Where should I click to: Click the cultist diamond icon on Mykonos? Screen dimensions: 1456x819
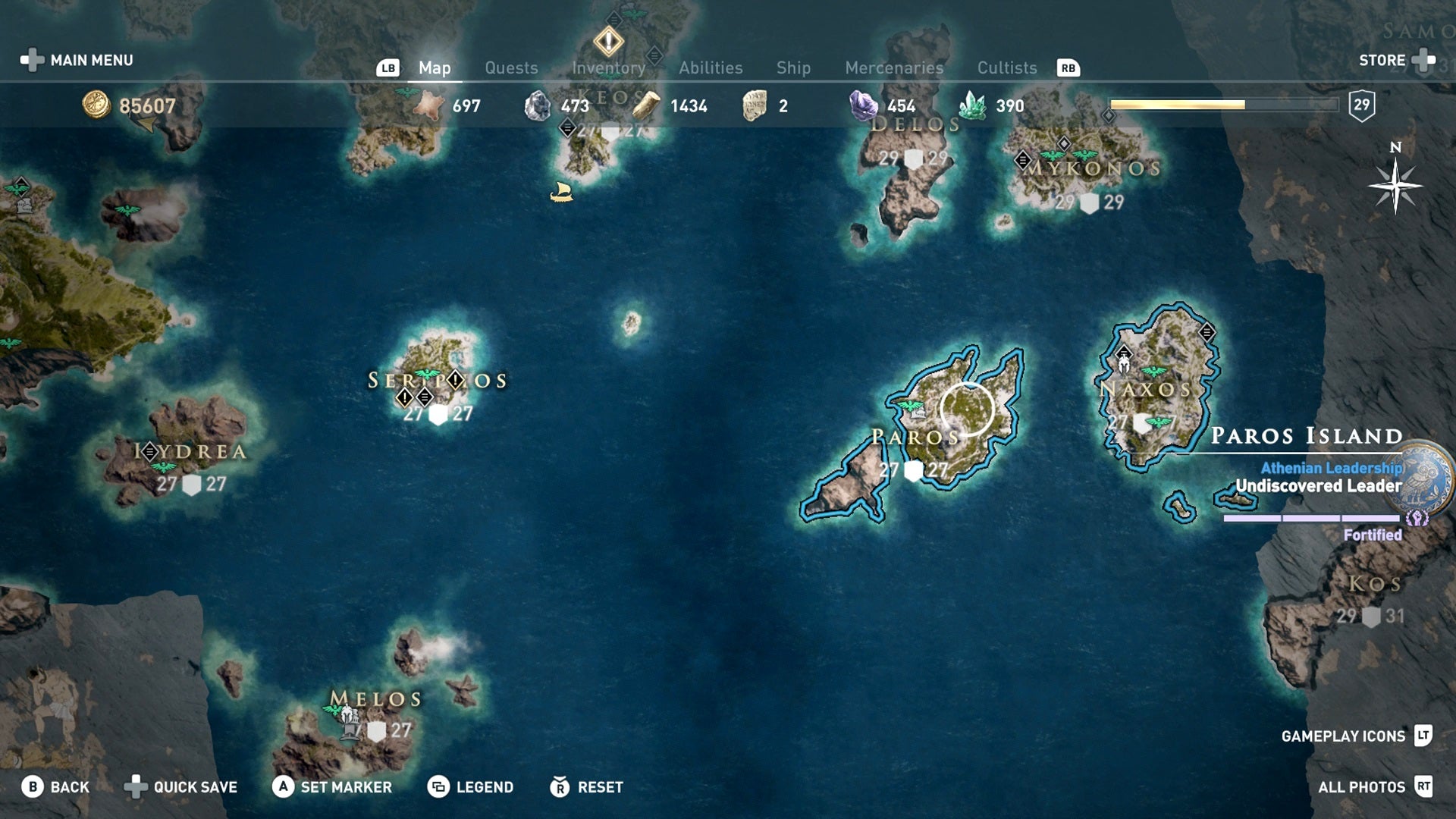coord(1065,143)
